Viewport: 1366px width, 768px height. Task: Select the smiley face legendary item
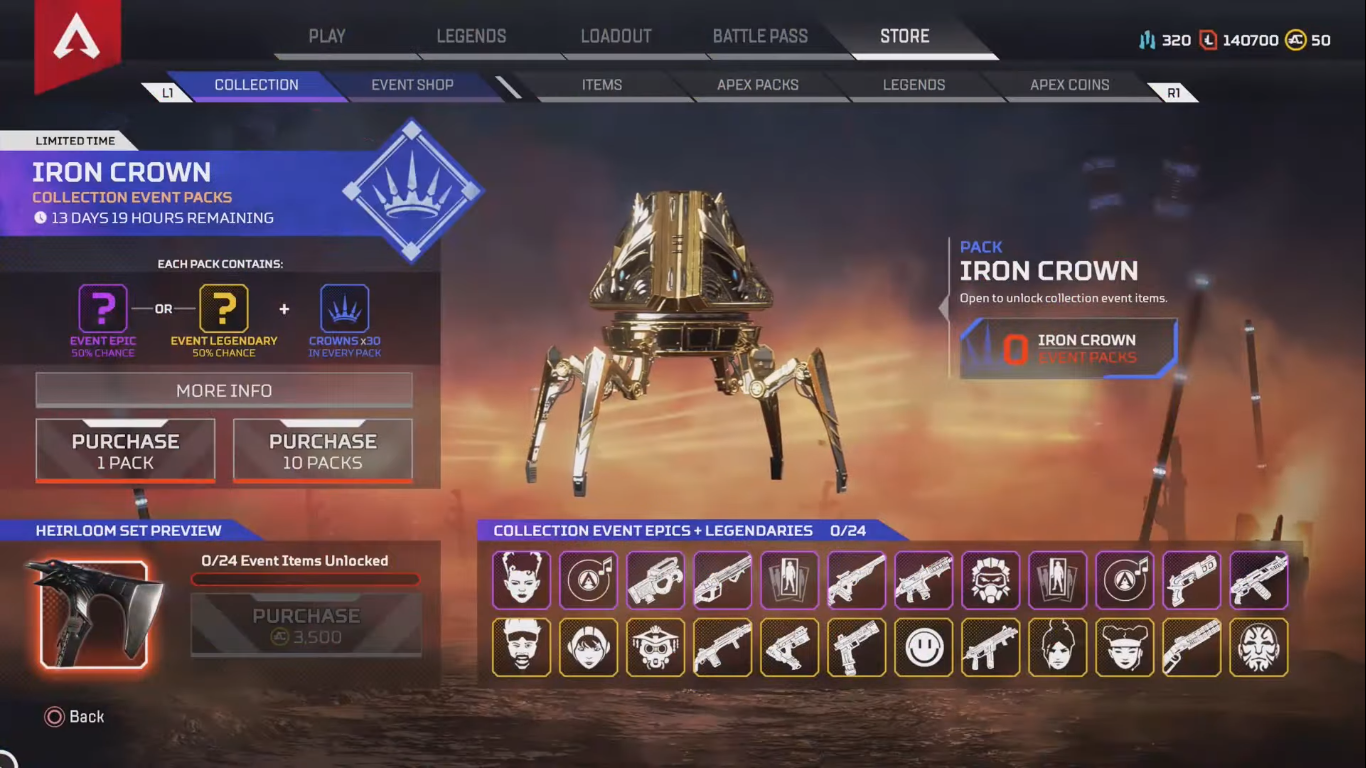[923, 647]
